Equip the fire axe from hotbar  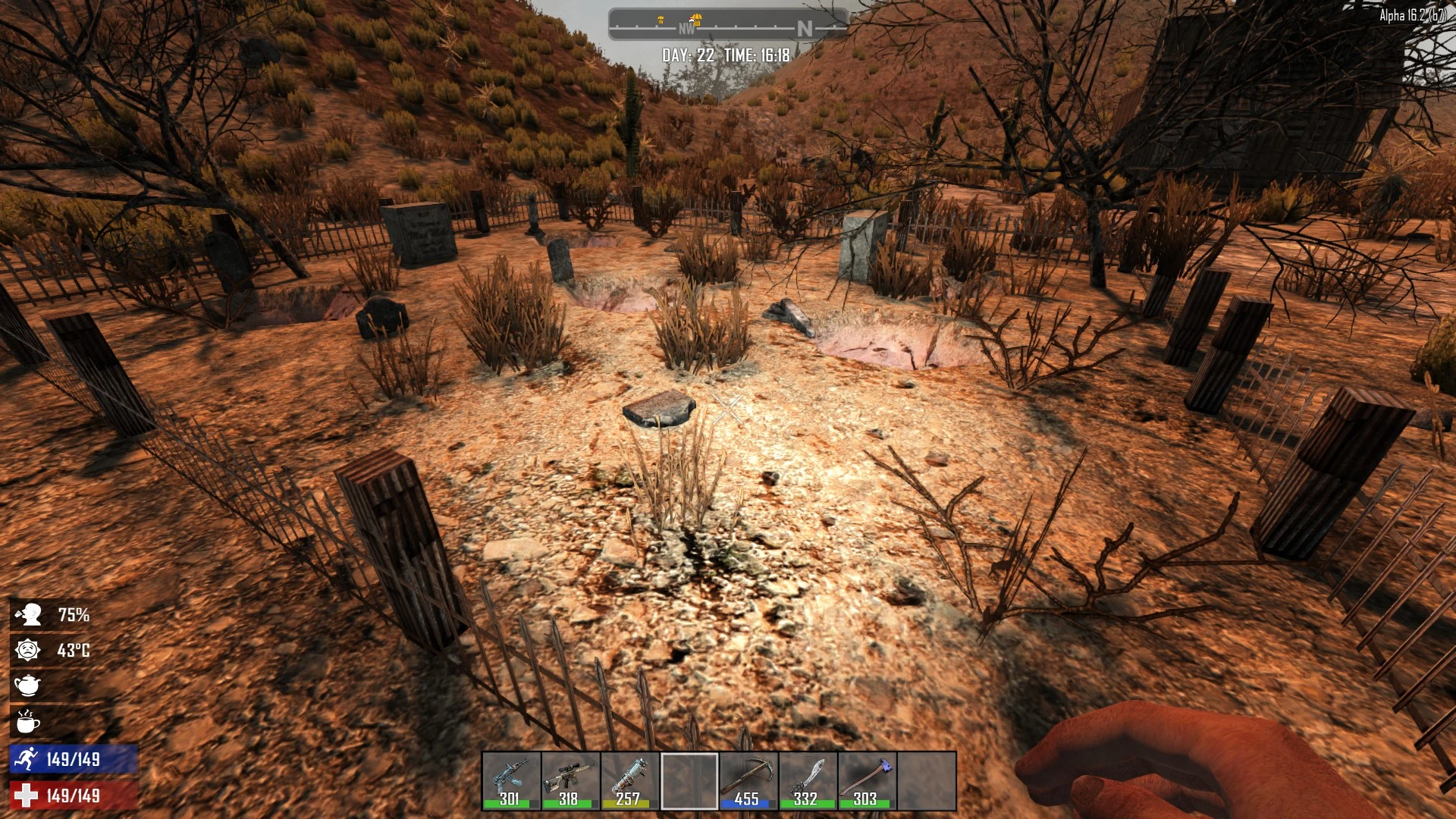click(x=866, y=780)
